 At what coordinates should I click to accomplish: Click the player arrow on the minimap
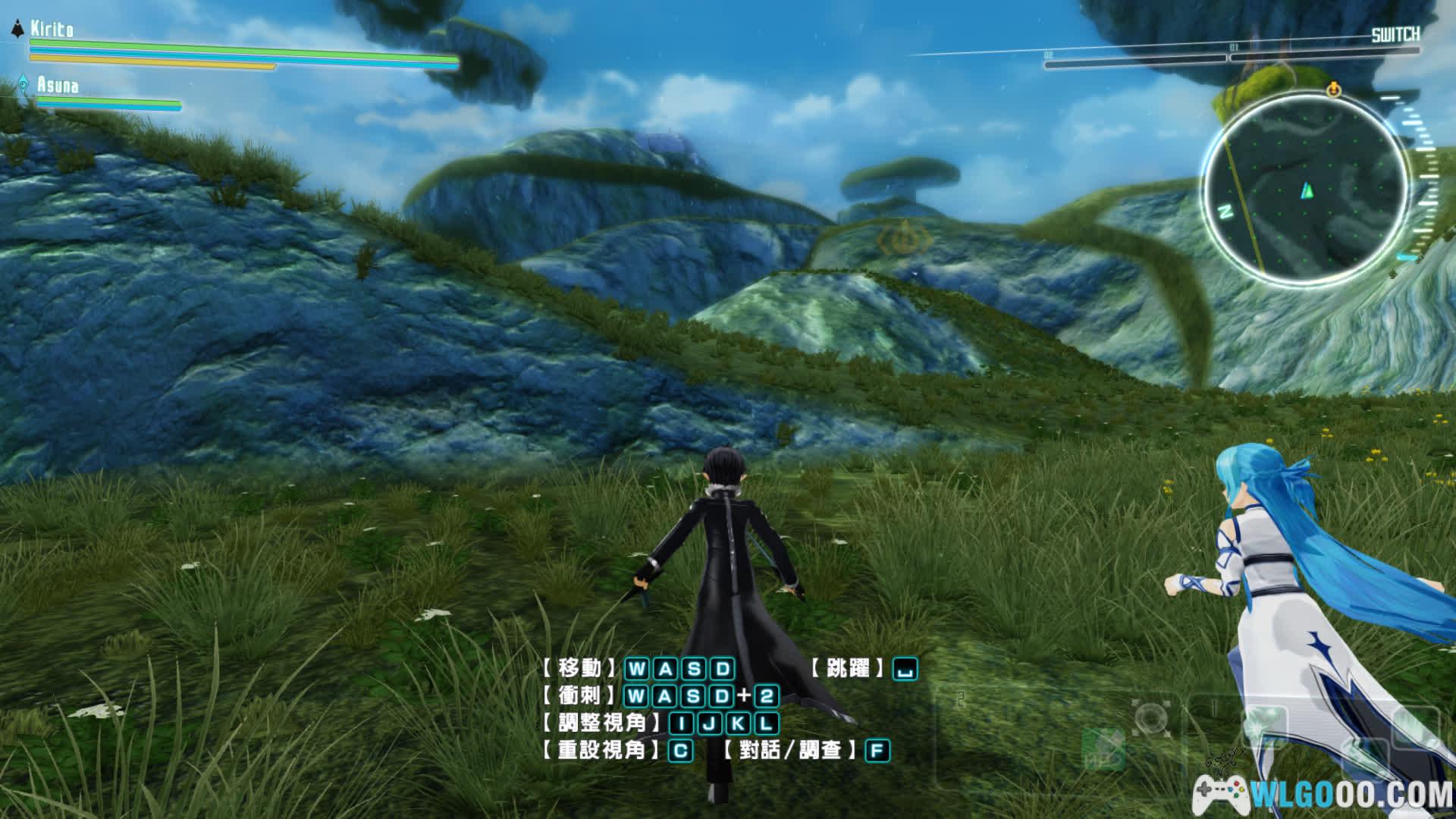(x=1307, y=190)
